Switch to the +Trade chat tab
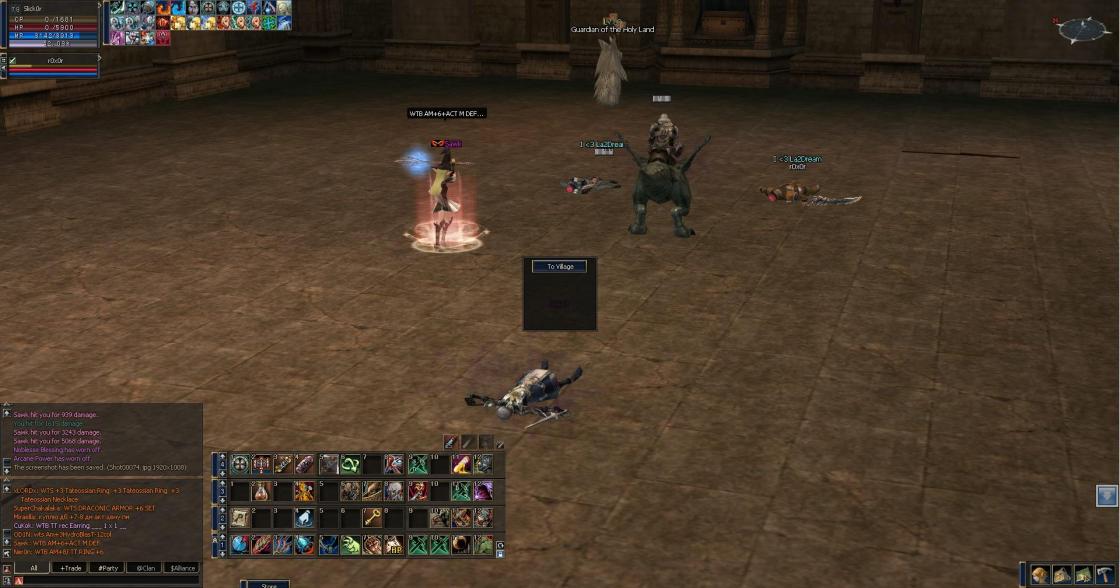Image resolution: width=1120 pixels, height=588 pixels. coord(70,568)
